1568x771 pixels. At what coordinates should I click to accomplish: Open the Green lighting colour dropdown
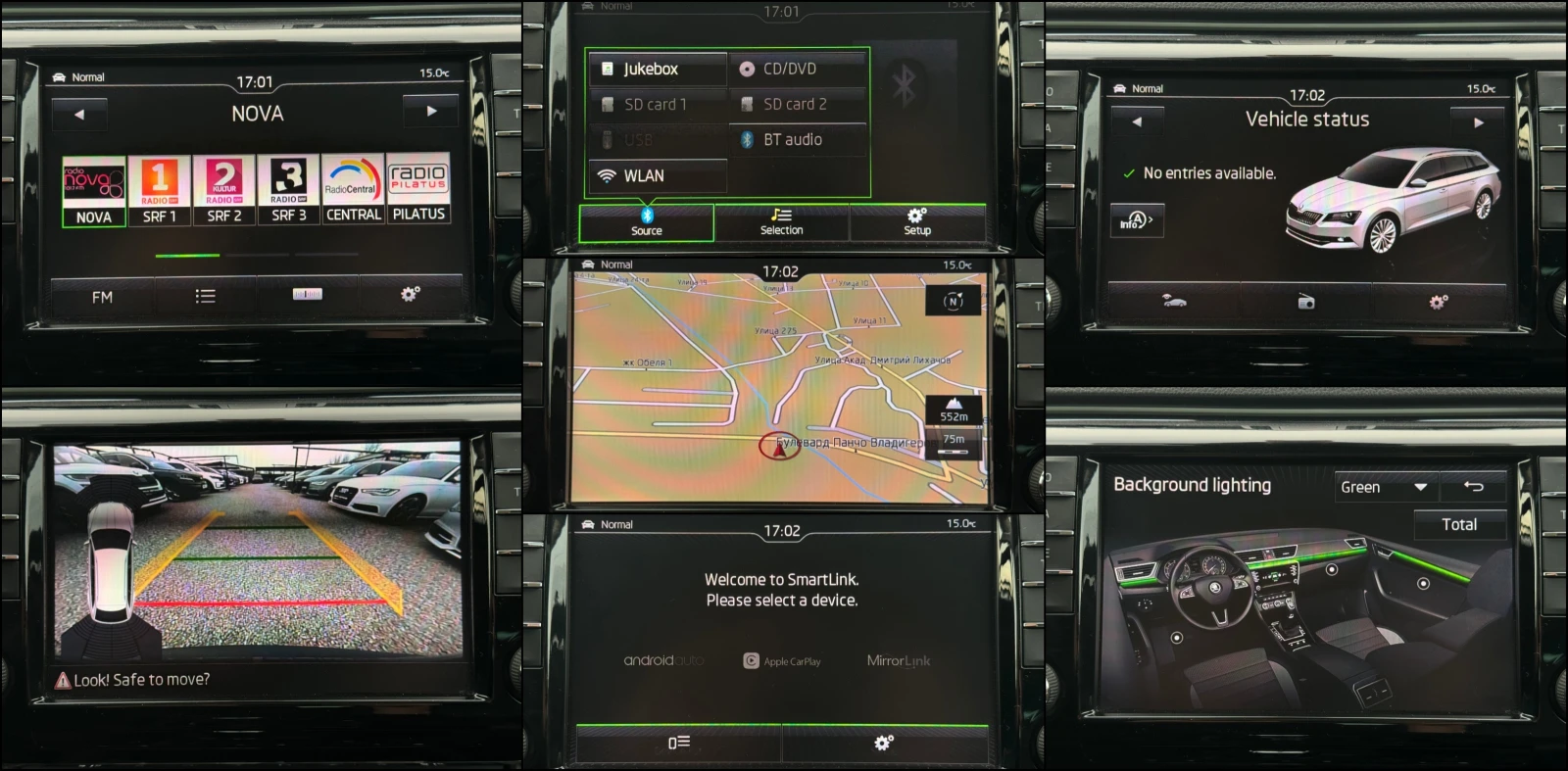coord(1383,487)
